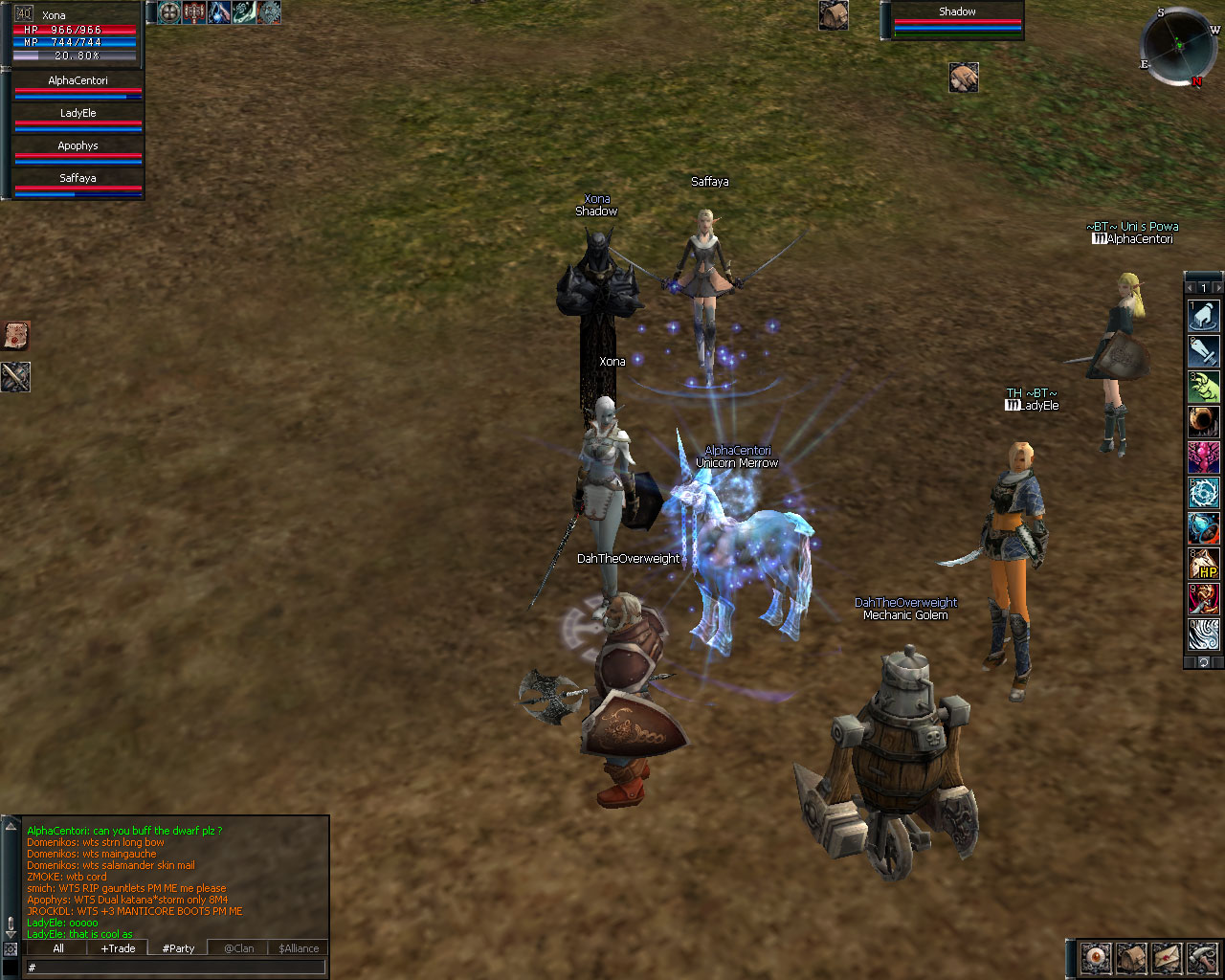Click the eyeball icon in bottom menu

click(x=1096, y=957)
